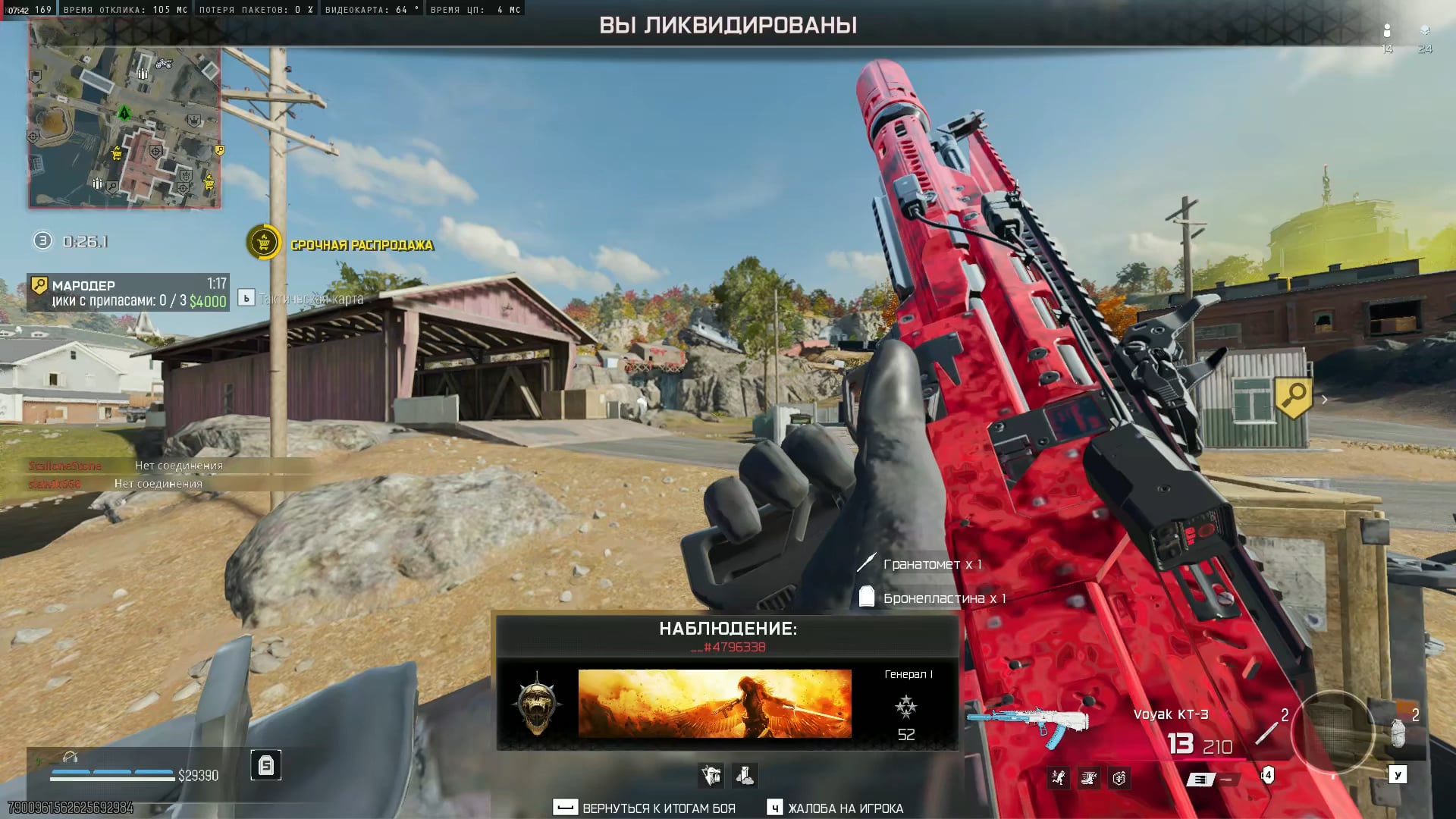Click the yellow magnifier contract marker

click(x=1294, y=396)
